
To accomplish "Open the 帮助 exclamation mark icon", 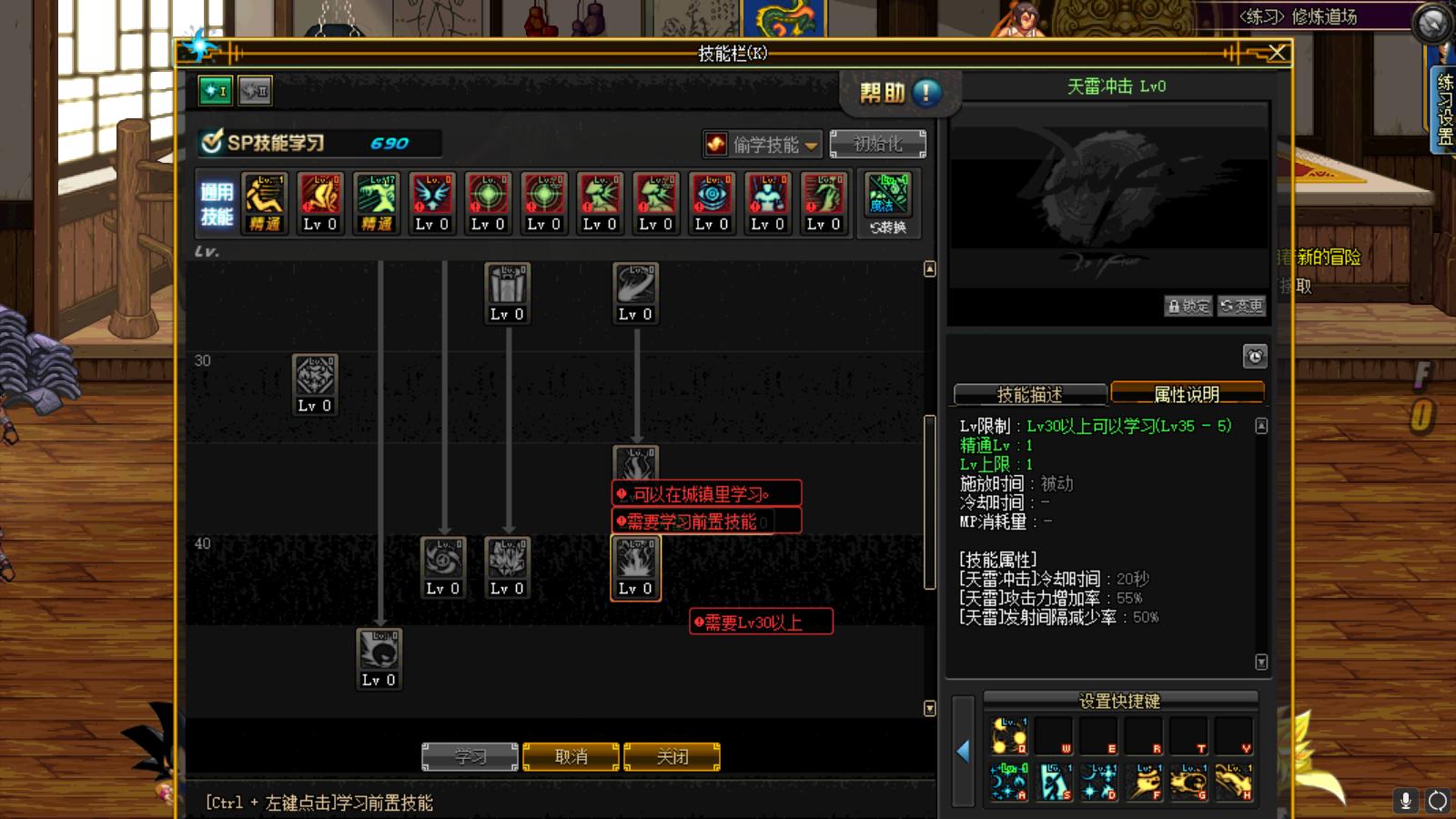I will click(925, 92).
